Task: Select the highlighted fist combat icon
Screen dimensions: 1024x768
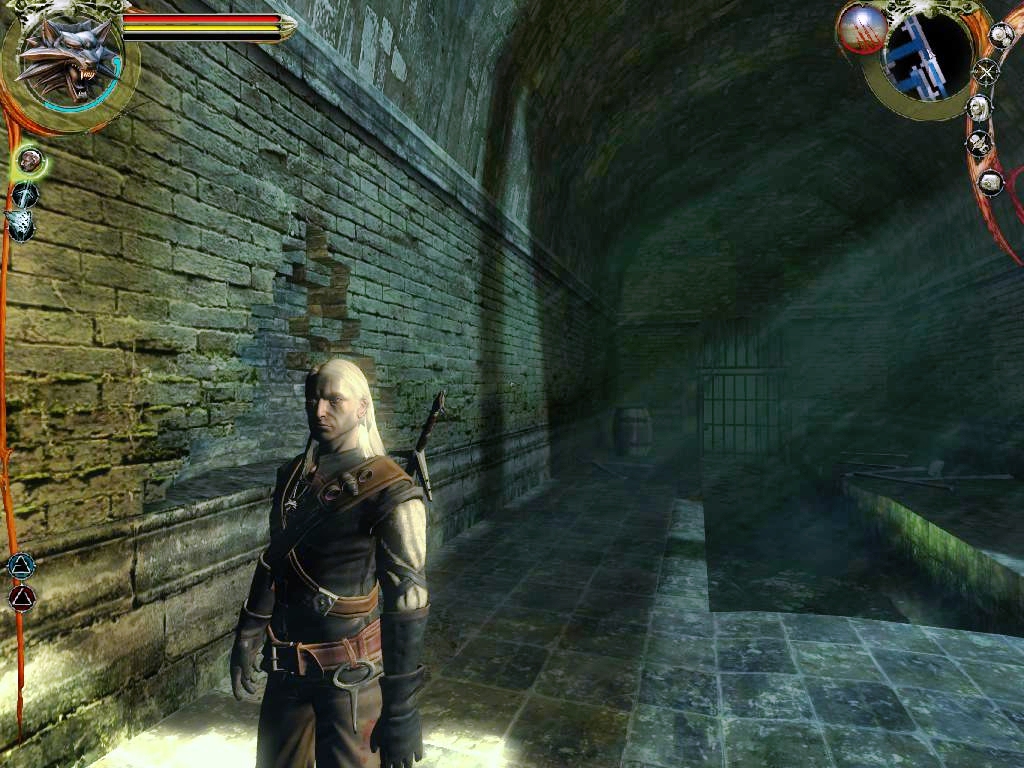Action: click(30, 158)
